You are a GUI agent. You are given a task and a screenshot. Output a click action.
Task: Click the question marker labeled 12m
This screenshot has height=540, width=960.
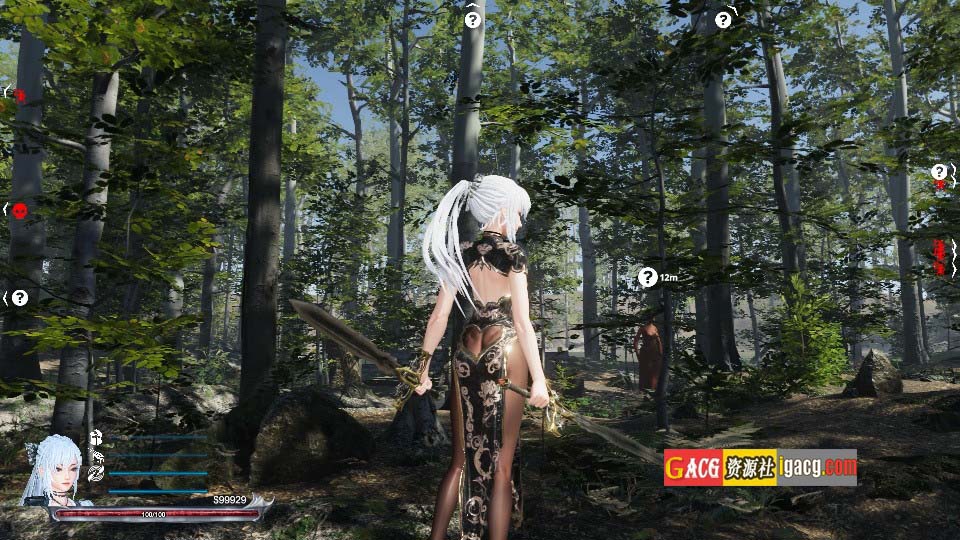tap(648, 277)
